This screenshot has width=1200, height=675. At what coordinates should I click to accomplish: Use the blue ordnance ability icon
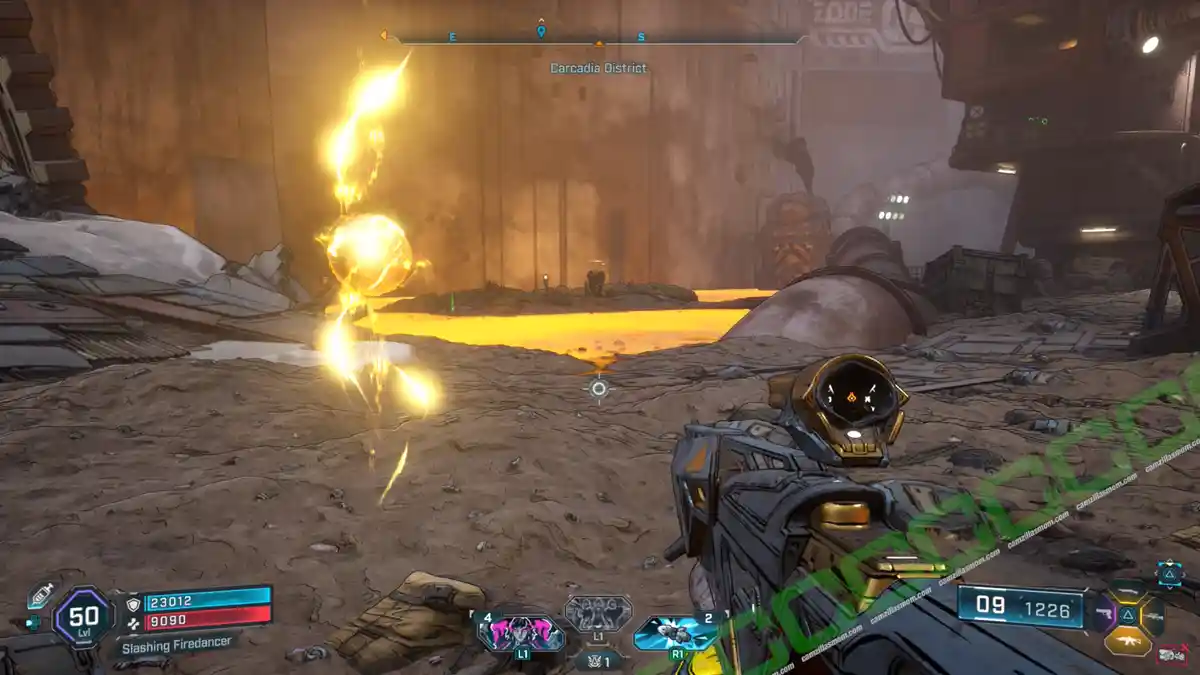click(676, 633)
